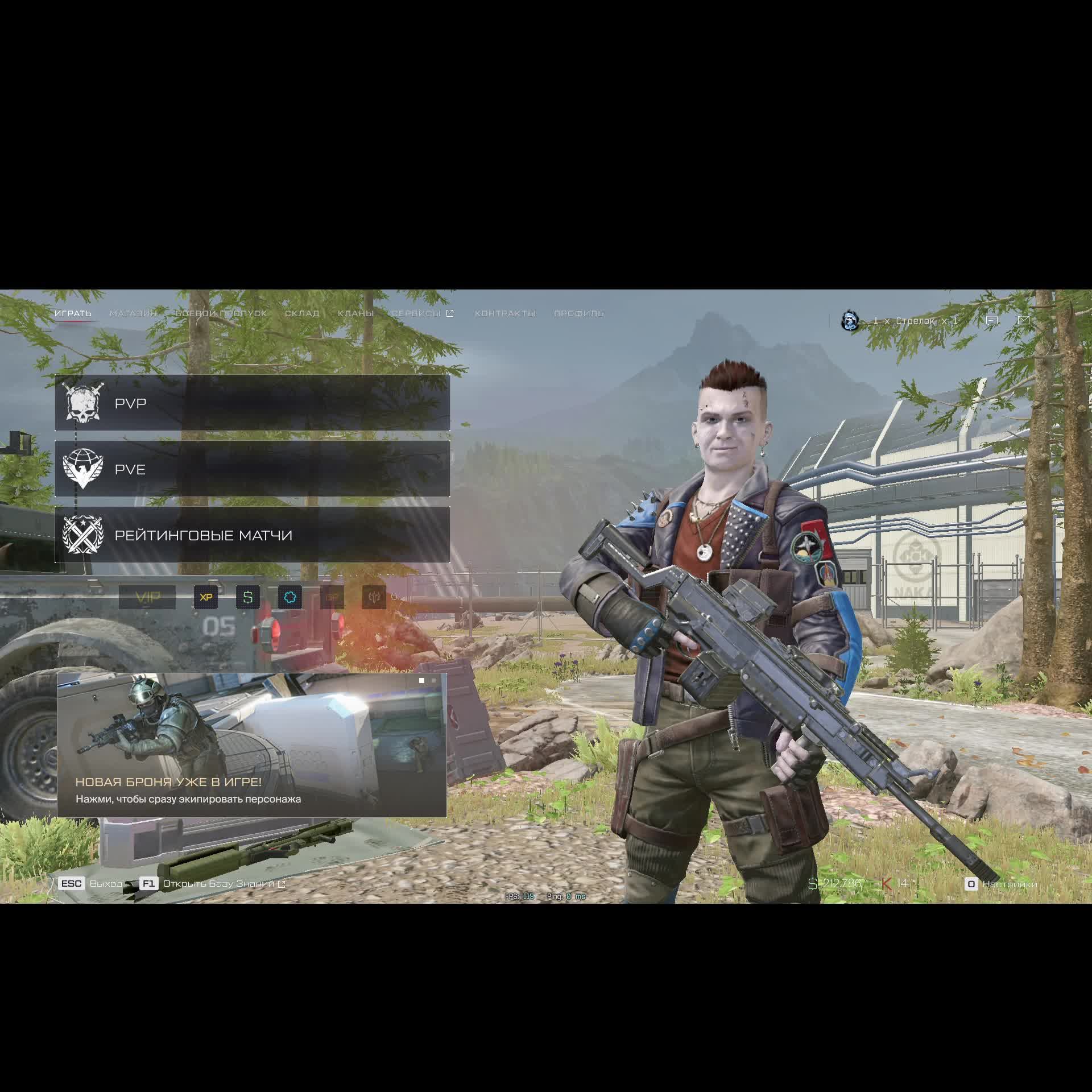
Task: View the КОНТРАКТЫ tab
Action: (x=505, y=313)
